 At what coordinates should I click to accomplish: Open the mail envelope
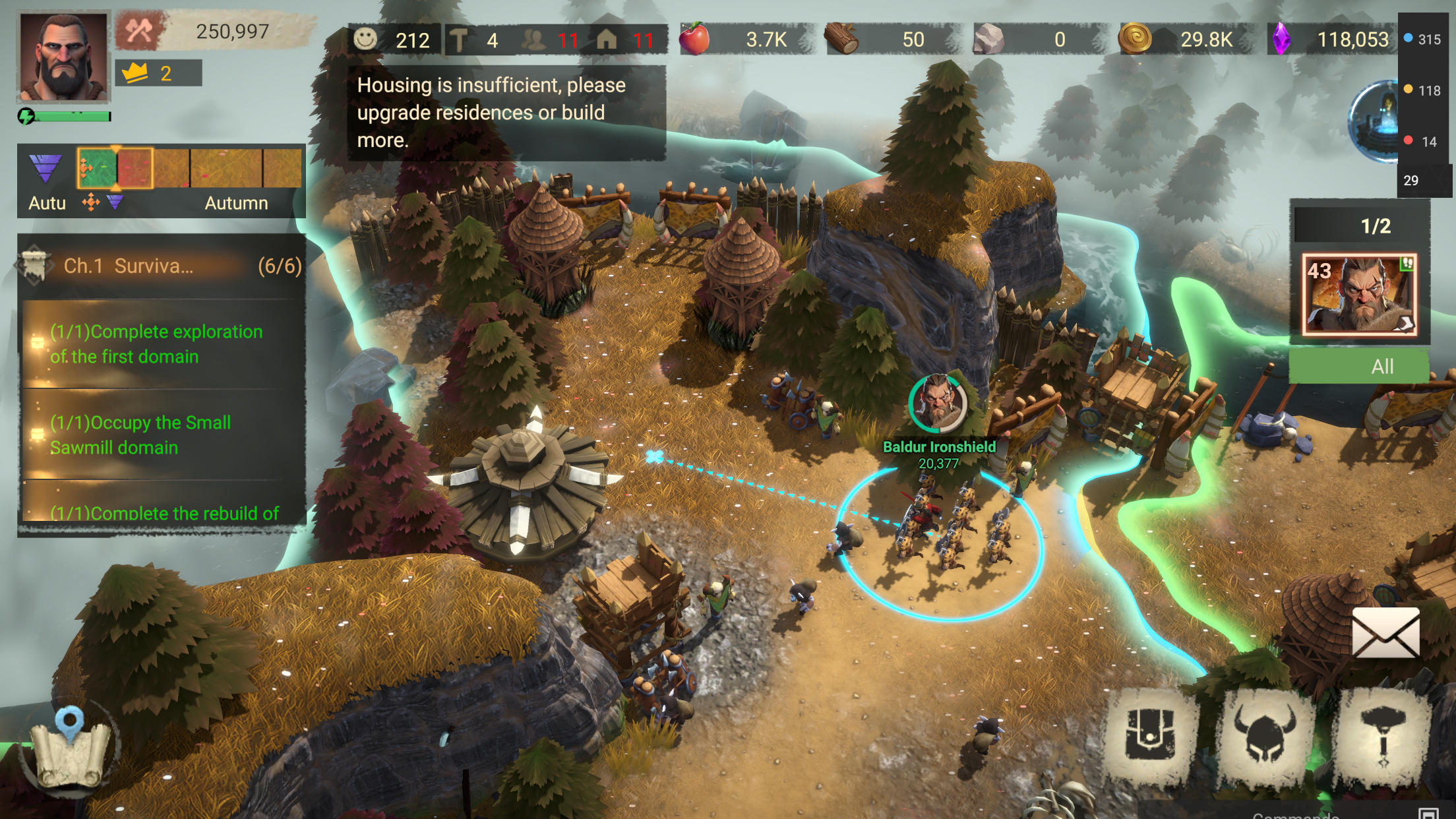(x=1385, y=634)
